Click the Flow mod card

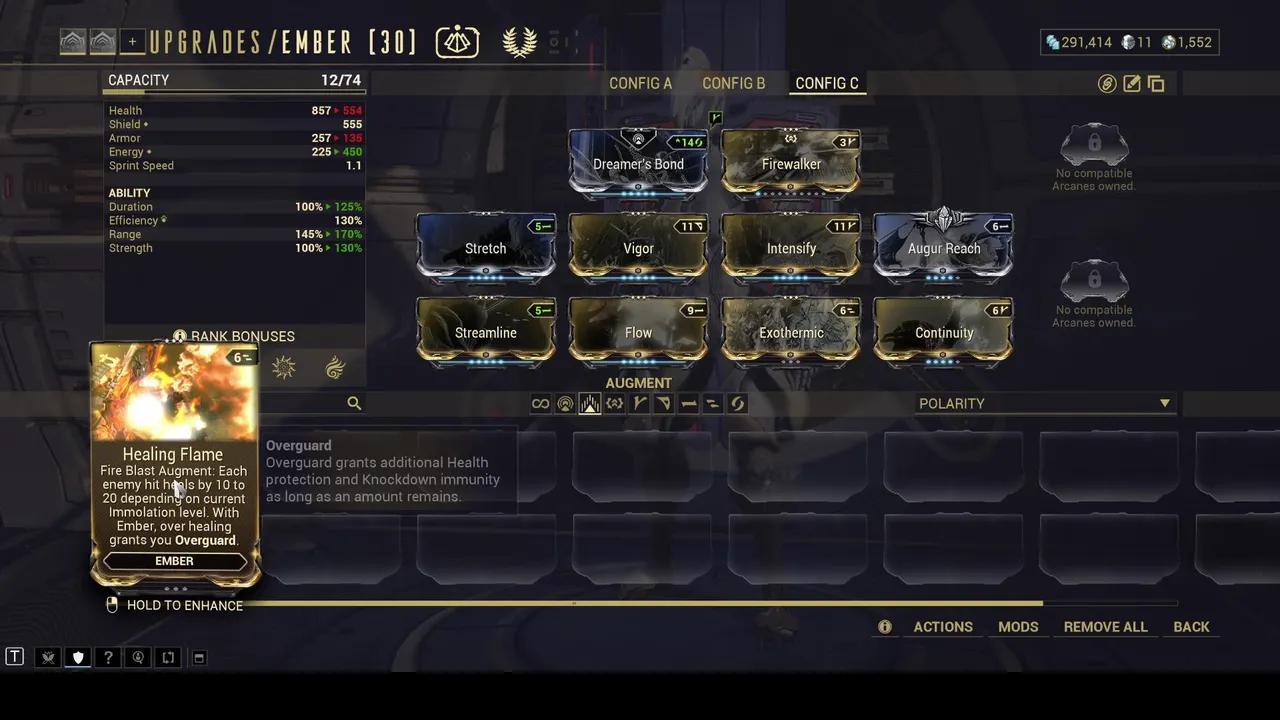(638, 332)
